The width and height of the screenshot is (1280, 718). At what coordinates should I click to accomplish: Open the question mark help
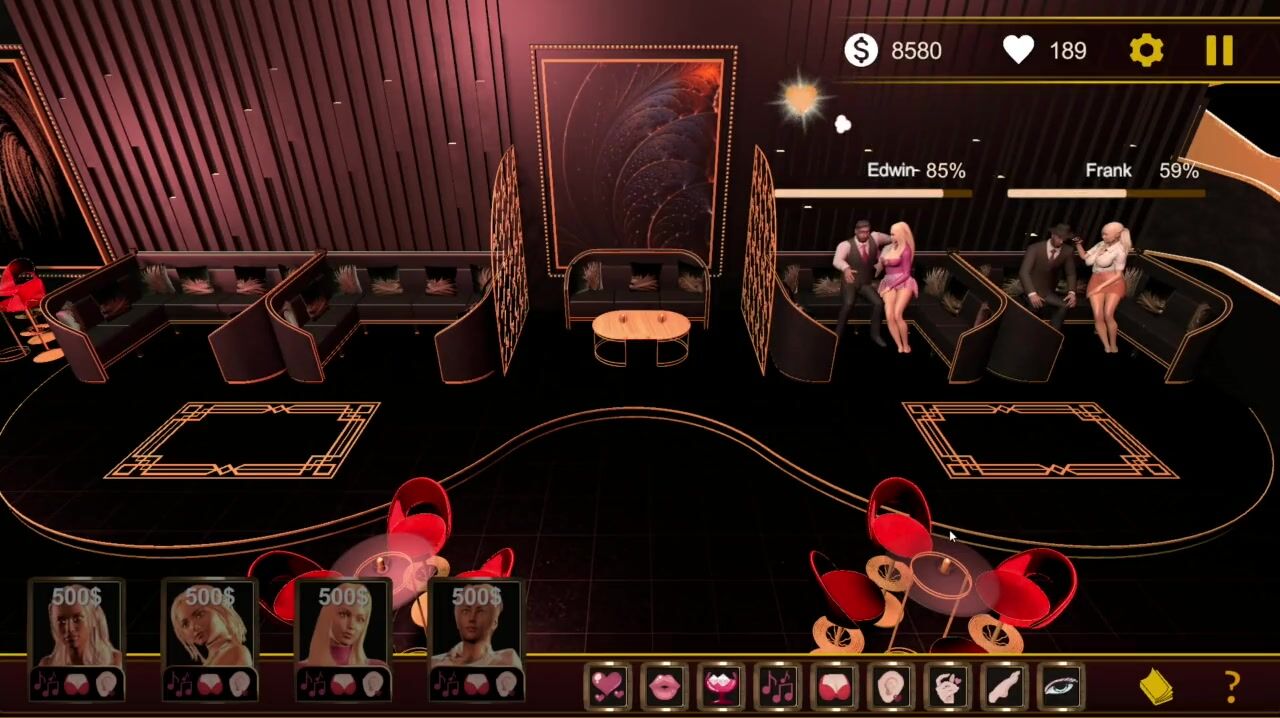click(x=1232, y=686)
